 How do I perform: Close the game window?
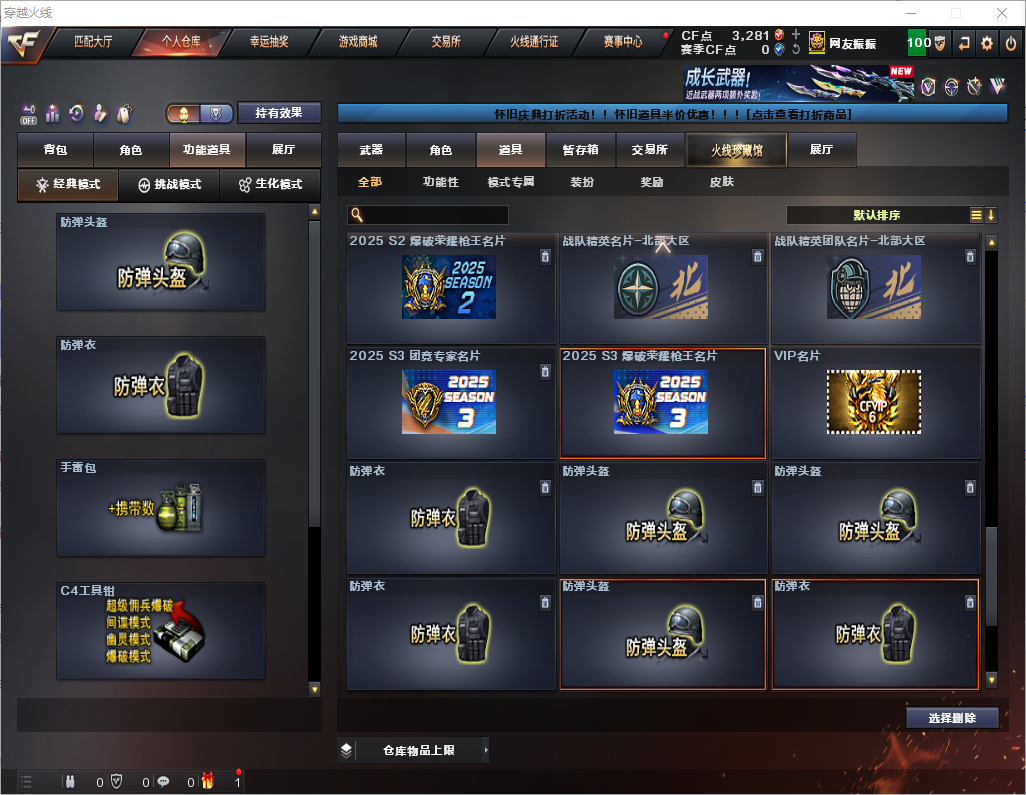tap(1001, 13)
